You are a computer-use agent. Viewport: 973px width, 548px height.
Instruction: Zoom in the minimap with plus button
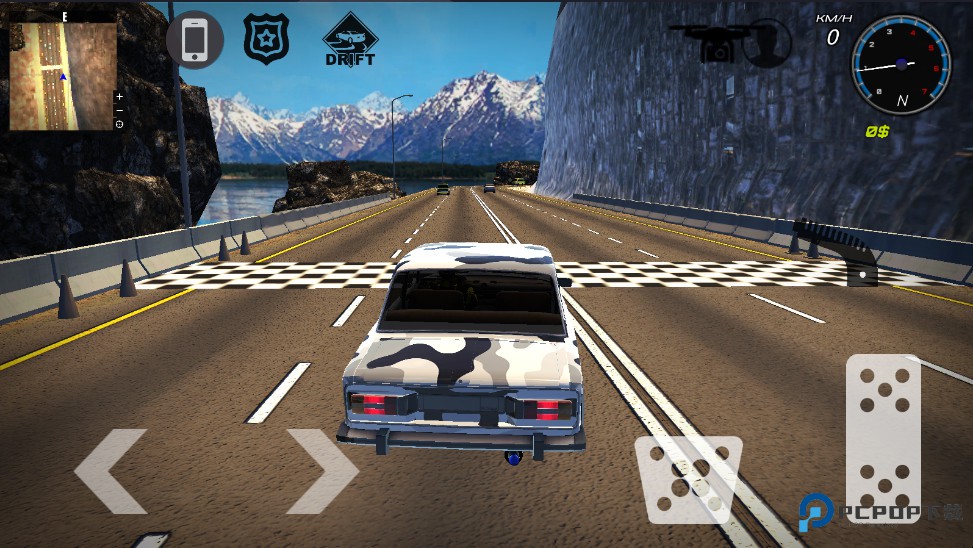pyautogui.click(x=120, y=97)
